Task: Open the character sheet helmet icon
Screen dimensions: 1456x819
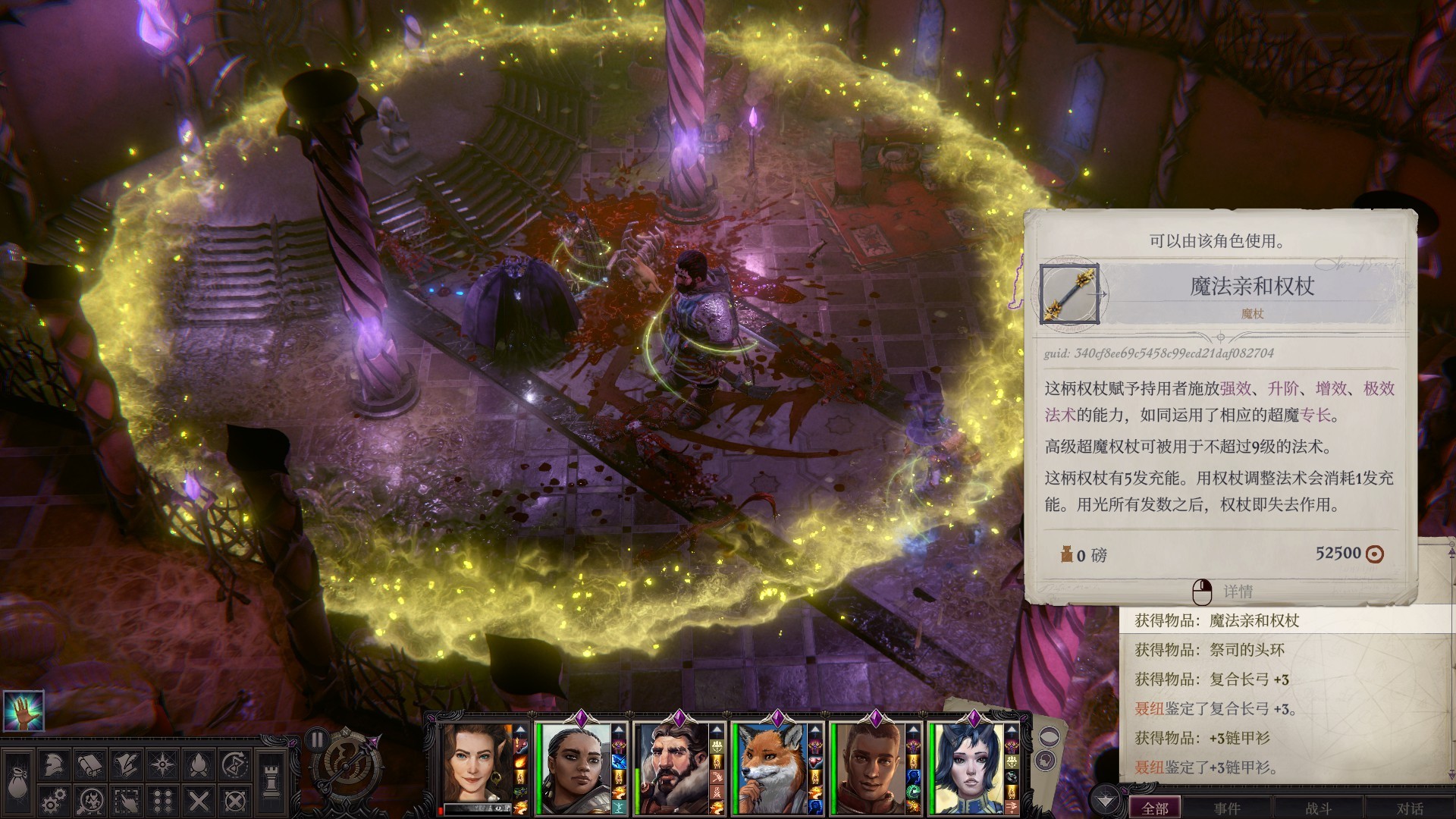Action: tap(52, 765)
